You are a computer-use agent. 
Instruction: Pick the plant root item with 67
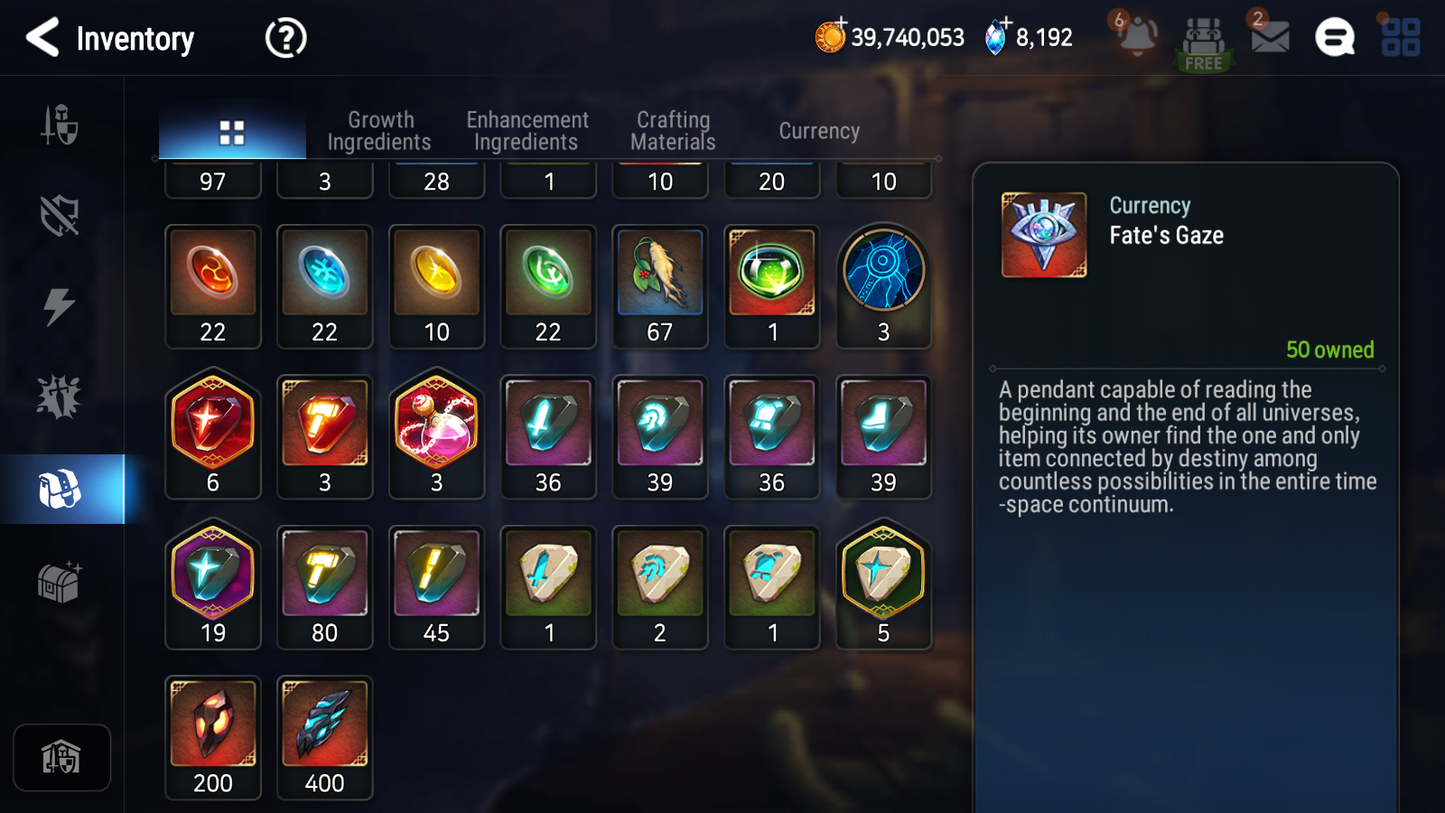point(660,285)
